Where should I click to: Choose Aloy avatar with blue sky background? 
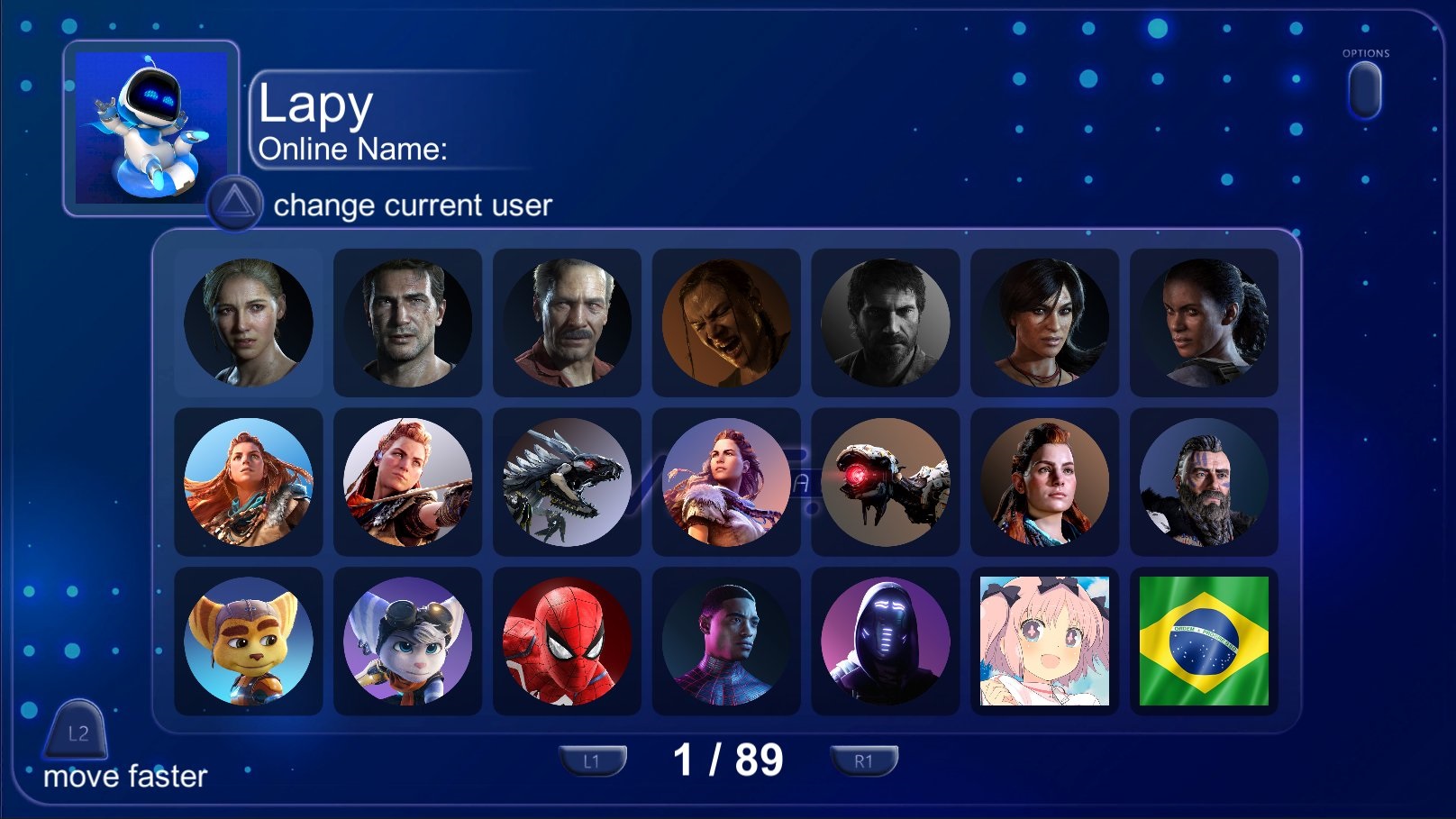pos(248,482)
